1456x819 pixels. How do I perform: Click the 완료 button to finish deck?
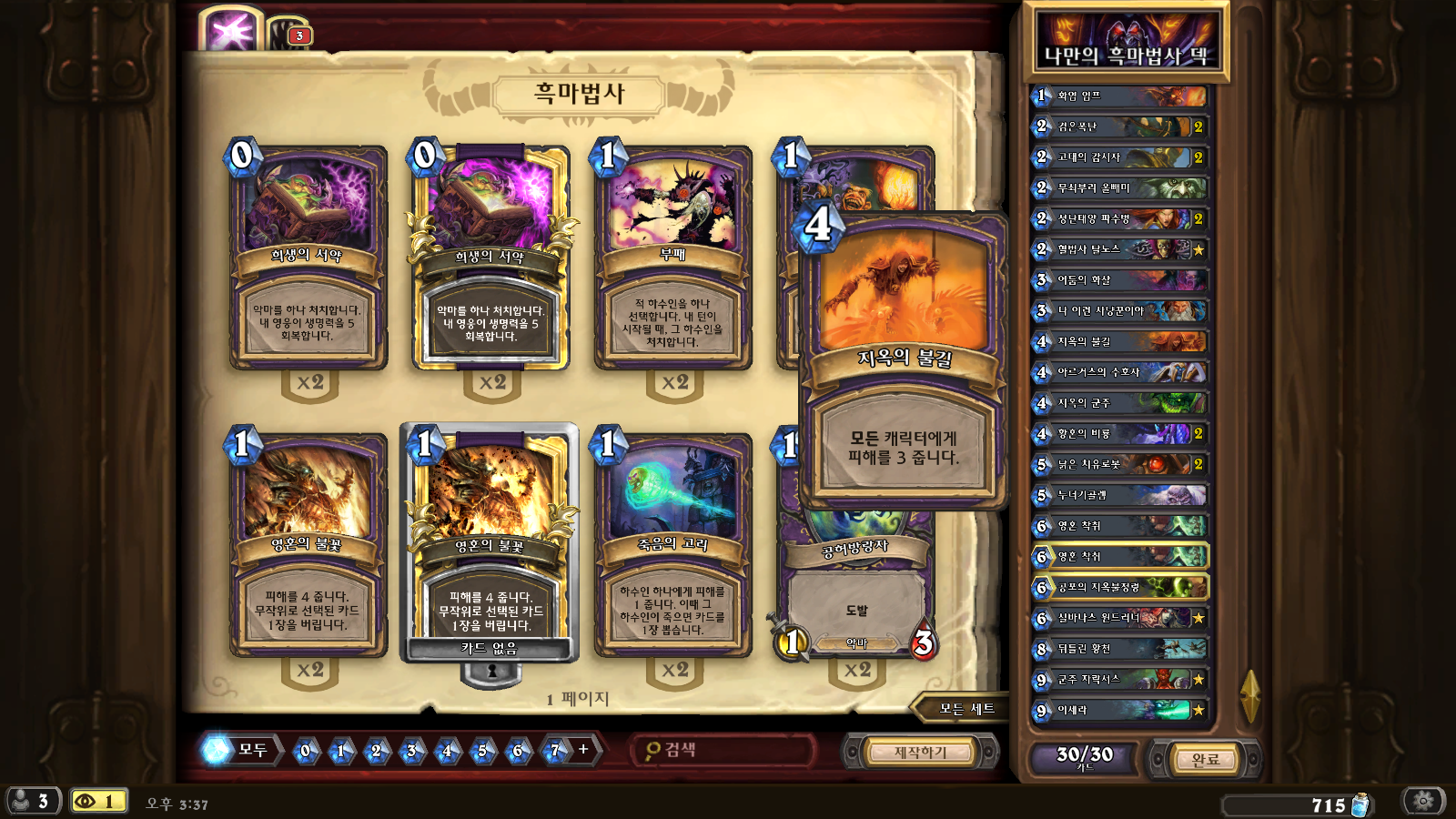(x=1205, y=758)
